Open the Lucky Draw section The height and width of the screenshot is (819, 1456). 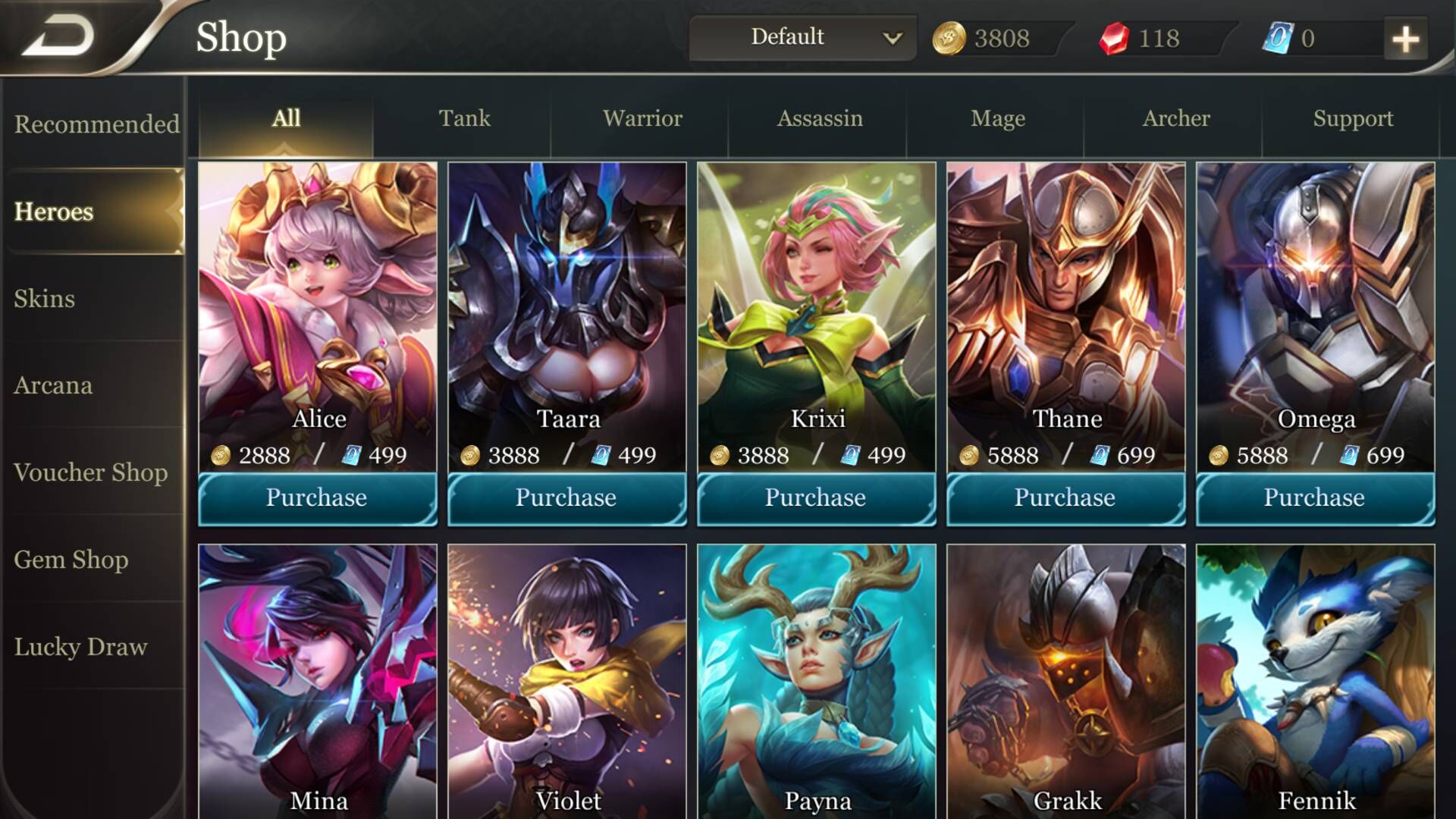click(80, 647)
